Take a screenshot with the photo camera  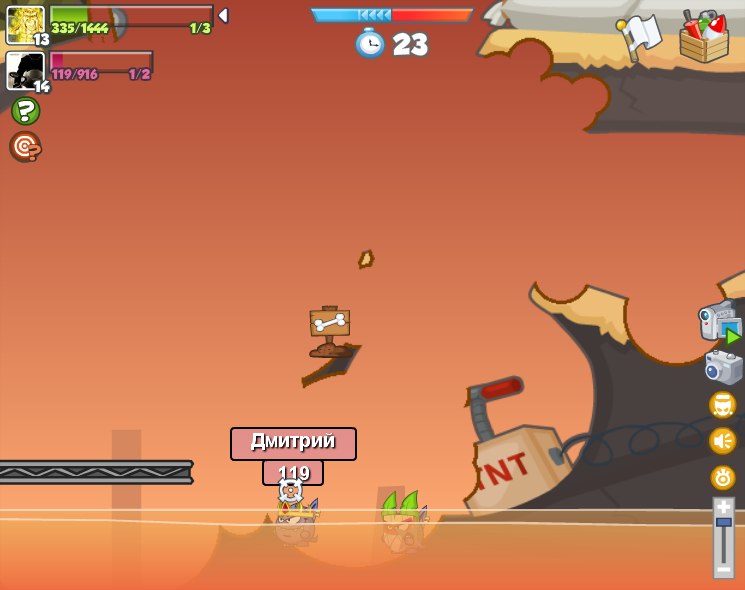click(723, 367)
